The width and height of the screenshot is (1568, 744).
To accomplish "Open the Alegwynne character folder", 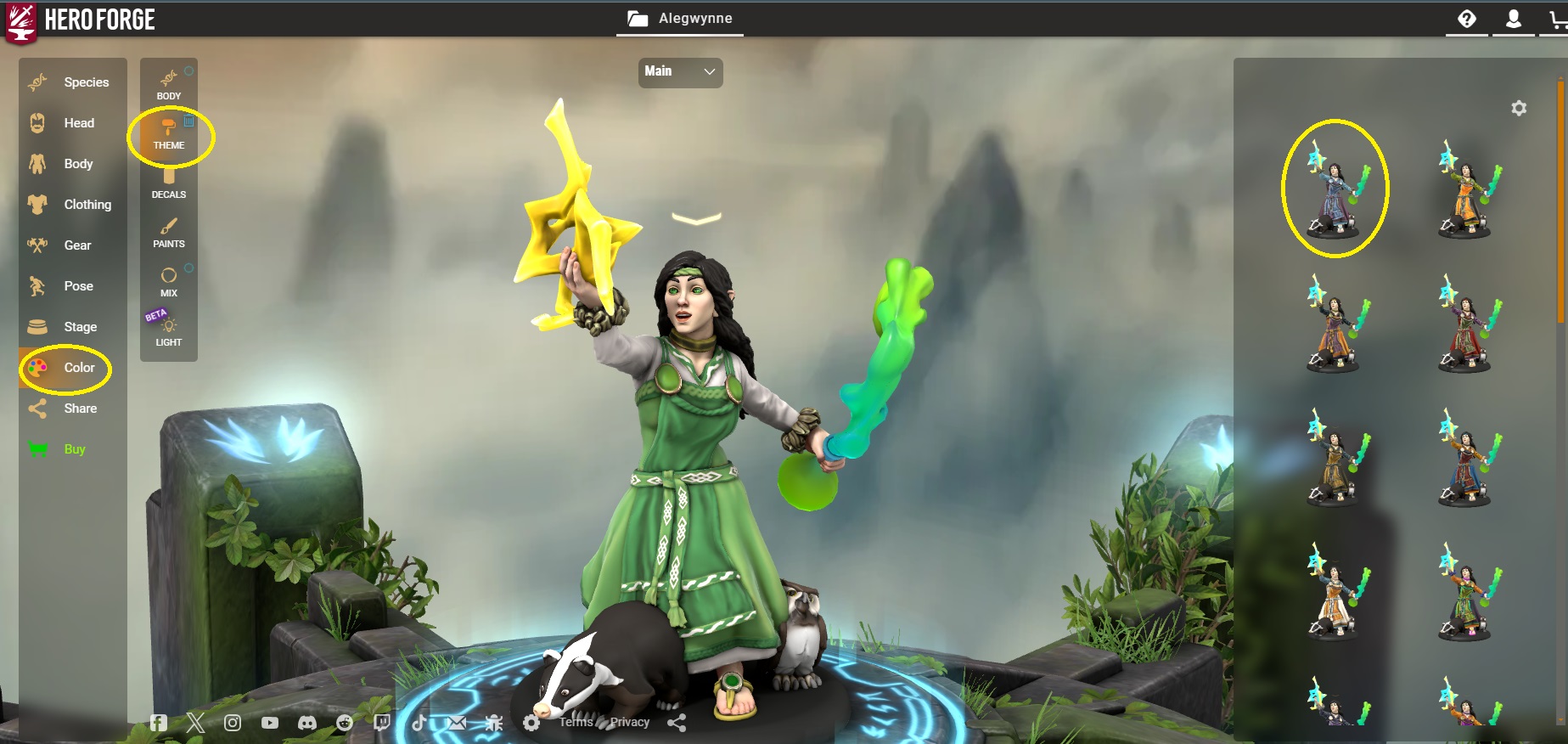I will pos(680,19).
